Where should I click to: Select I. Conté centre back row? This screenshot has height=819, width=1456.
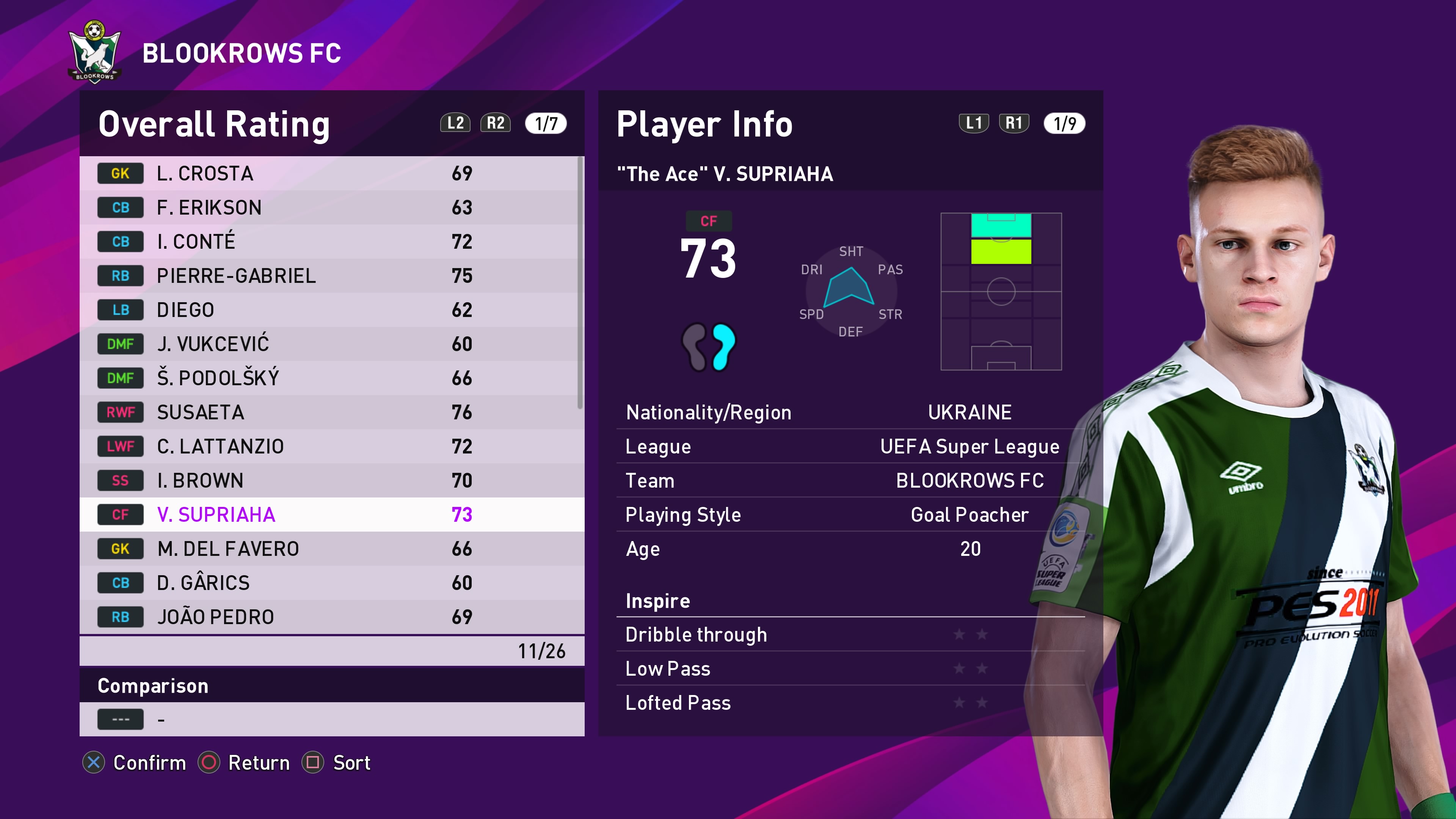click(x=332, y=242)
